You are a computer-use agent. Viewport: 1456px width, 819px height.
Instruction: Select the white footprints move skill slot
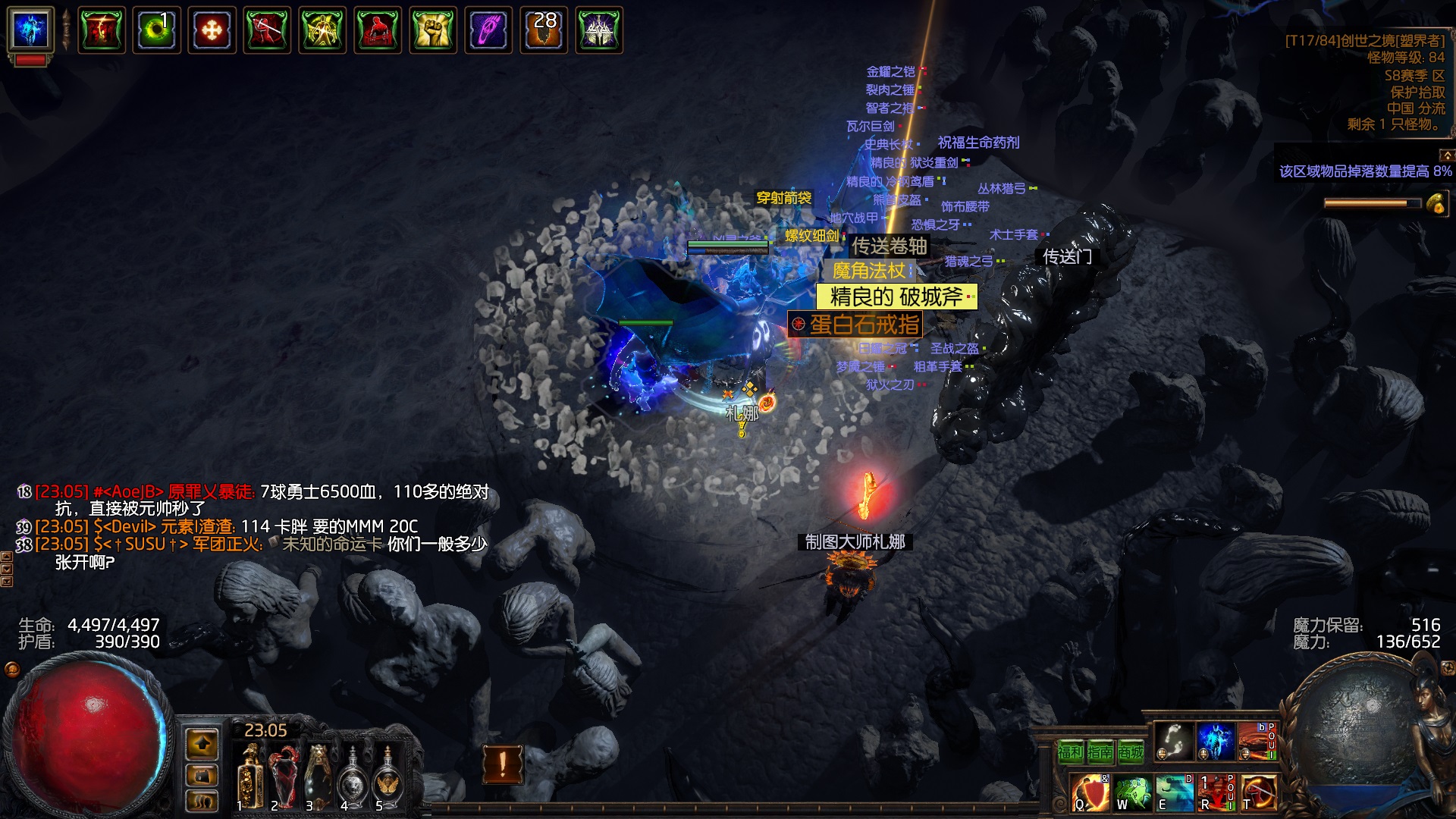pyautogui.click(x=1174, y=742)
